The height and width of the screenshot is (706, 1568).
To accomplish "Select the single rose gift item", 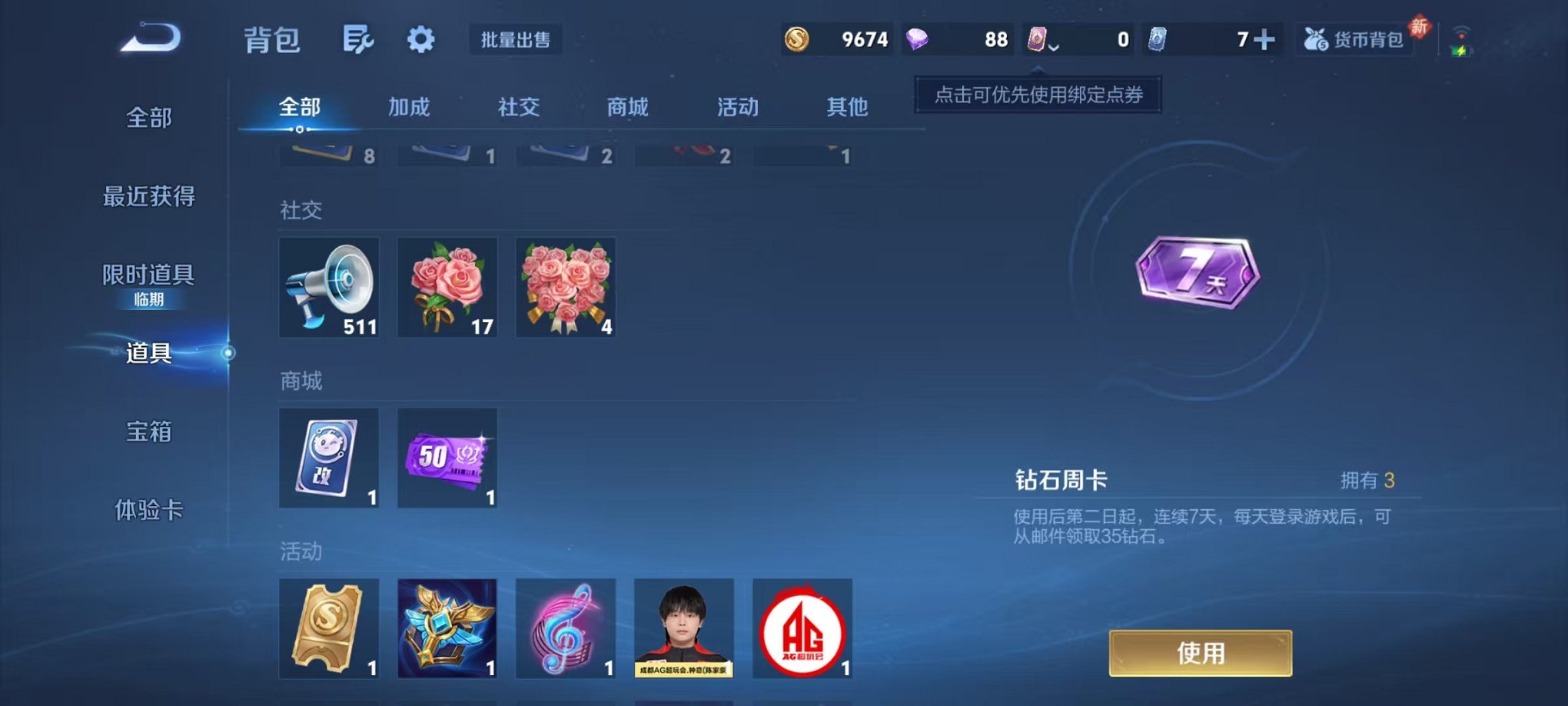I will (447, 288).
